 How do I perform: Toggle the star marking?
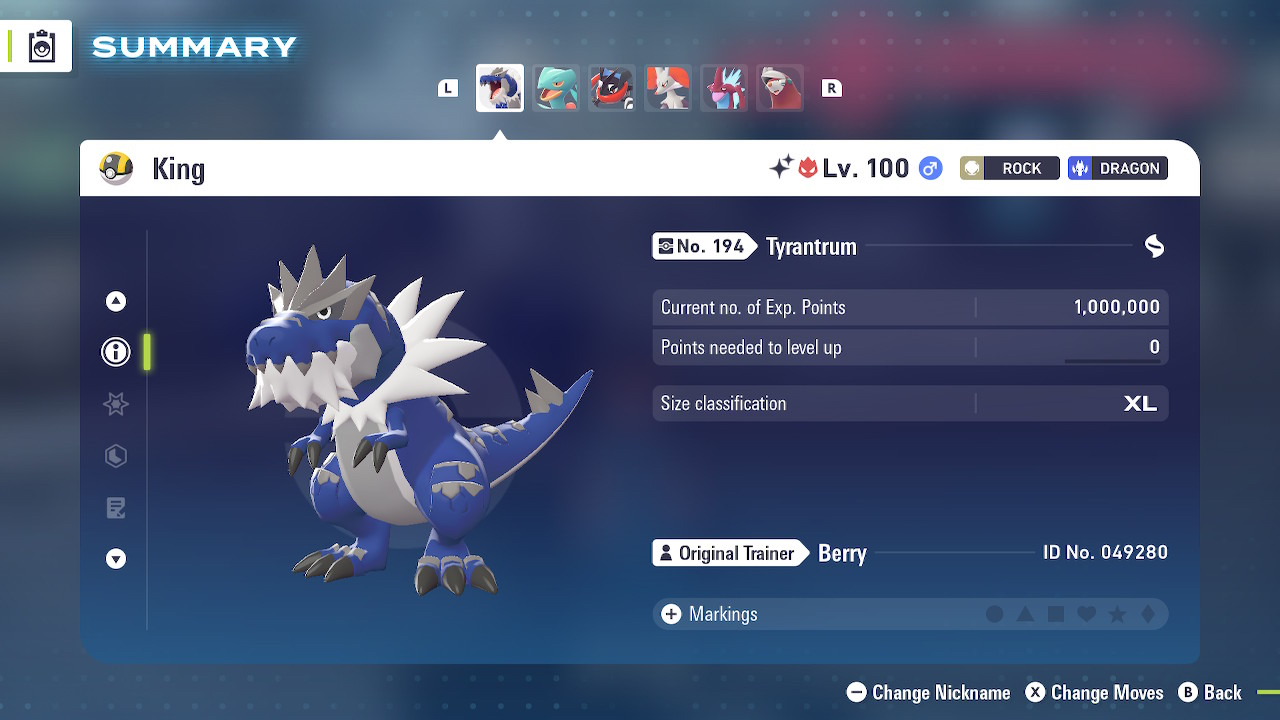pos(1118,614)
